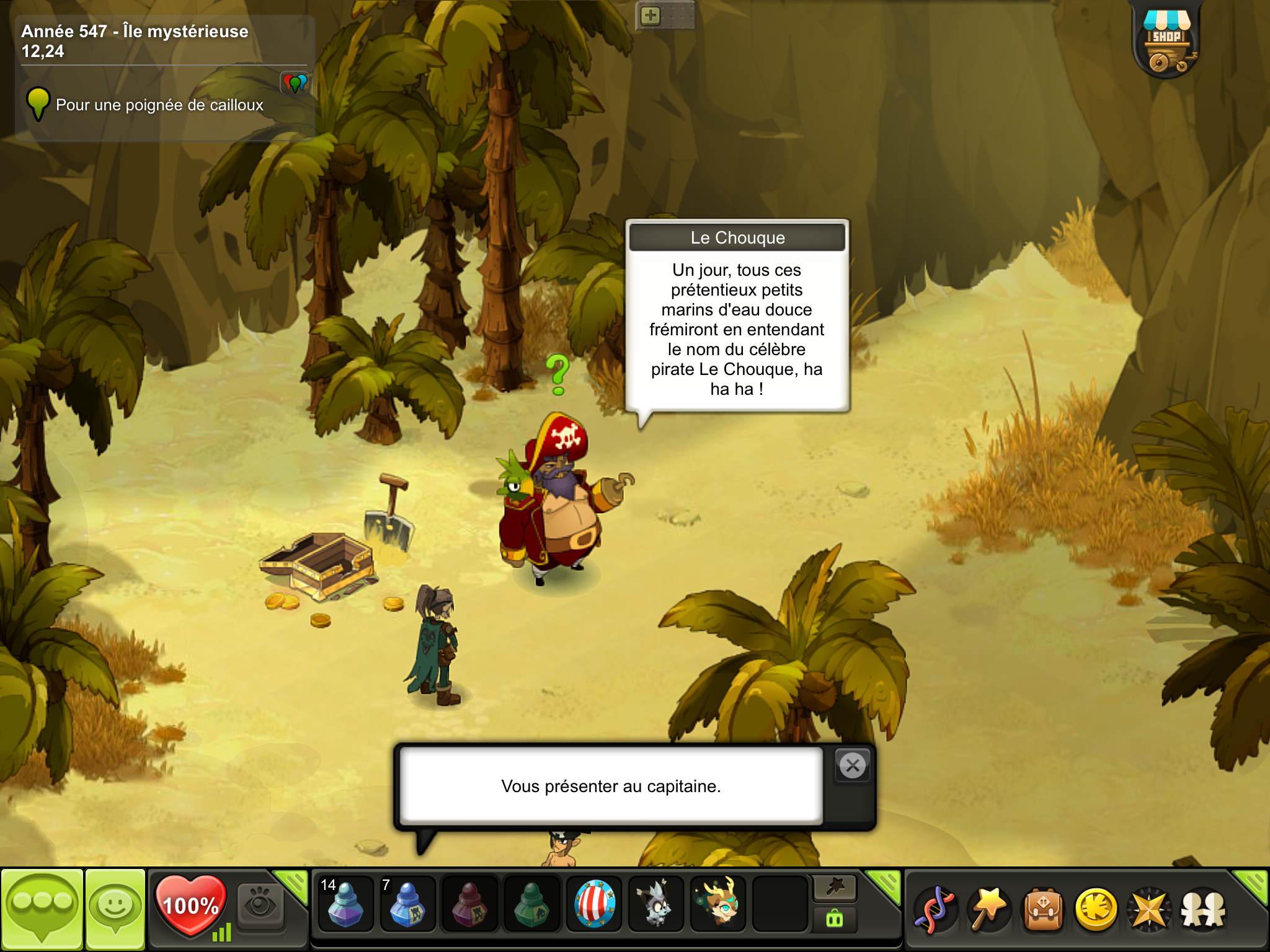Open the inventory backpack icon
The image size is (1270, 952).
click(1043, 910)
